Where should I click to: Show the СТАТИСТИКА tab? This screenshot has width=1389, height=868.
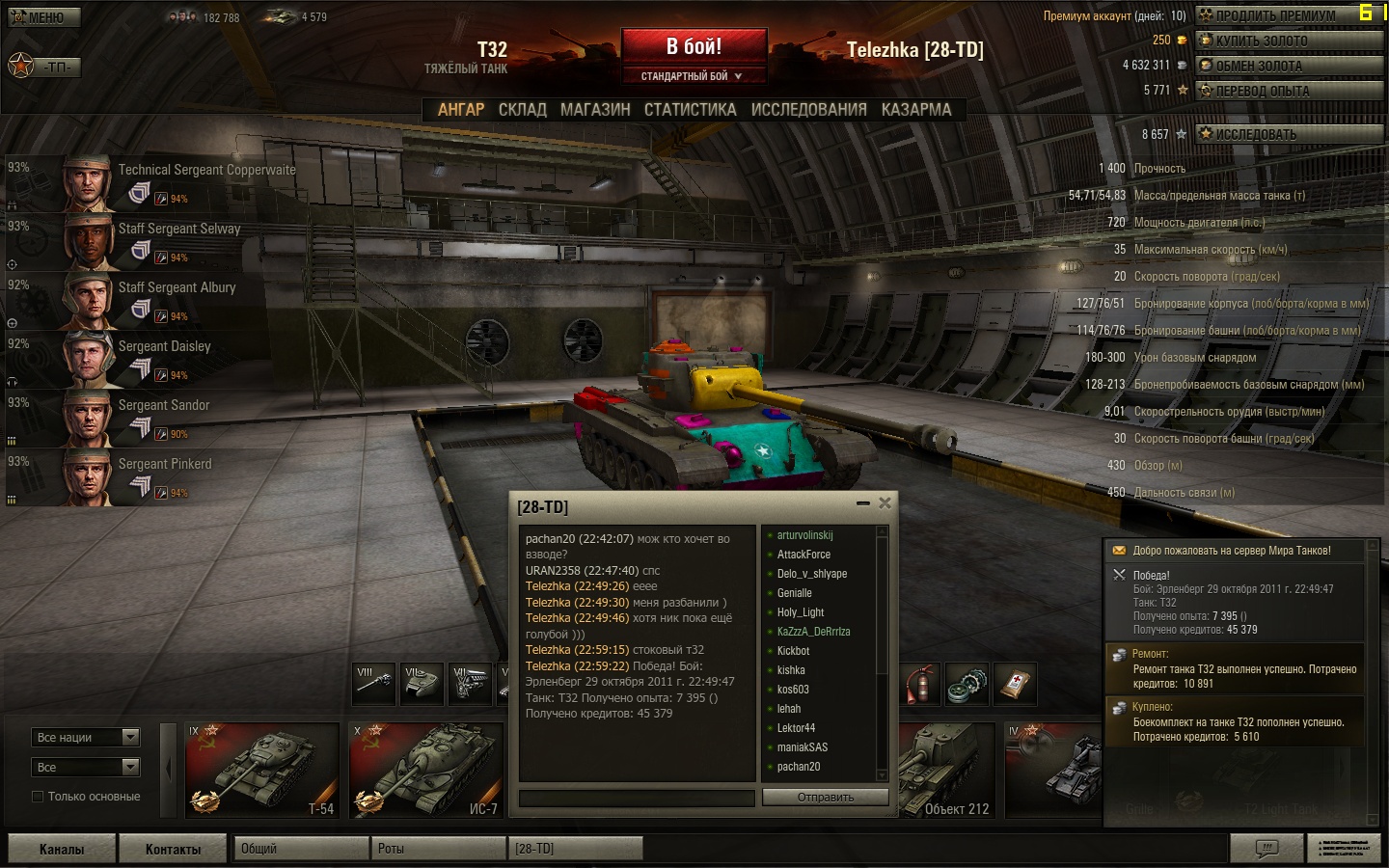[x=690, y=110]
